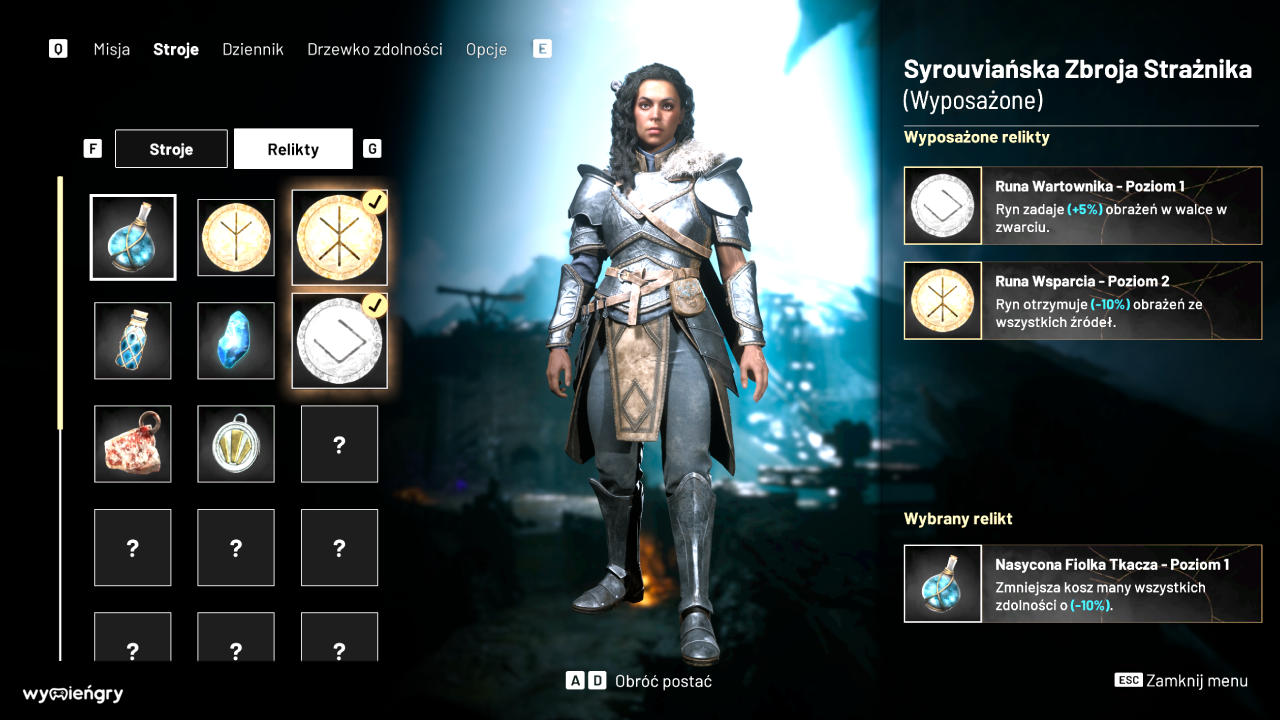Open equipped Runa Wartownika - Poziom 1 entry
This screenshot has width=1280, height=720.
click(1083, 205)
